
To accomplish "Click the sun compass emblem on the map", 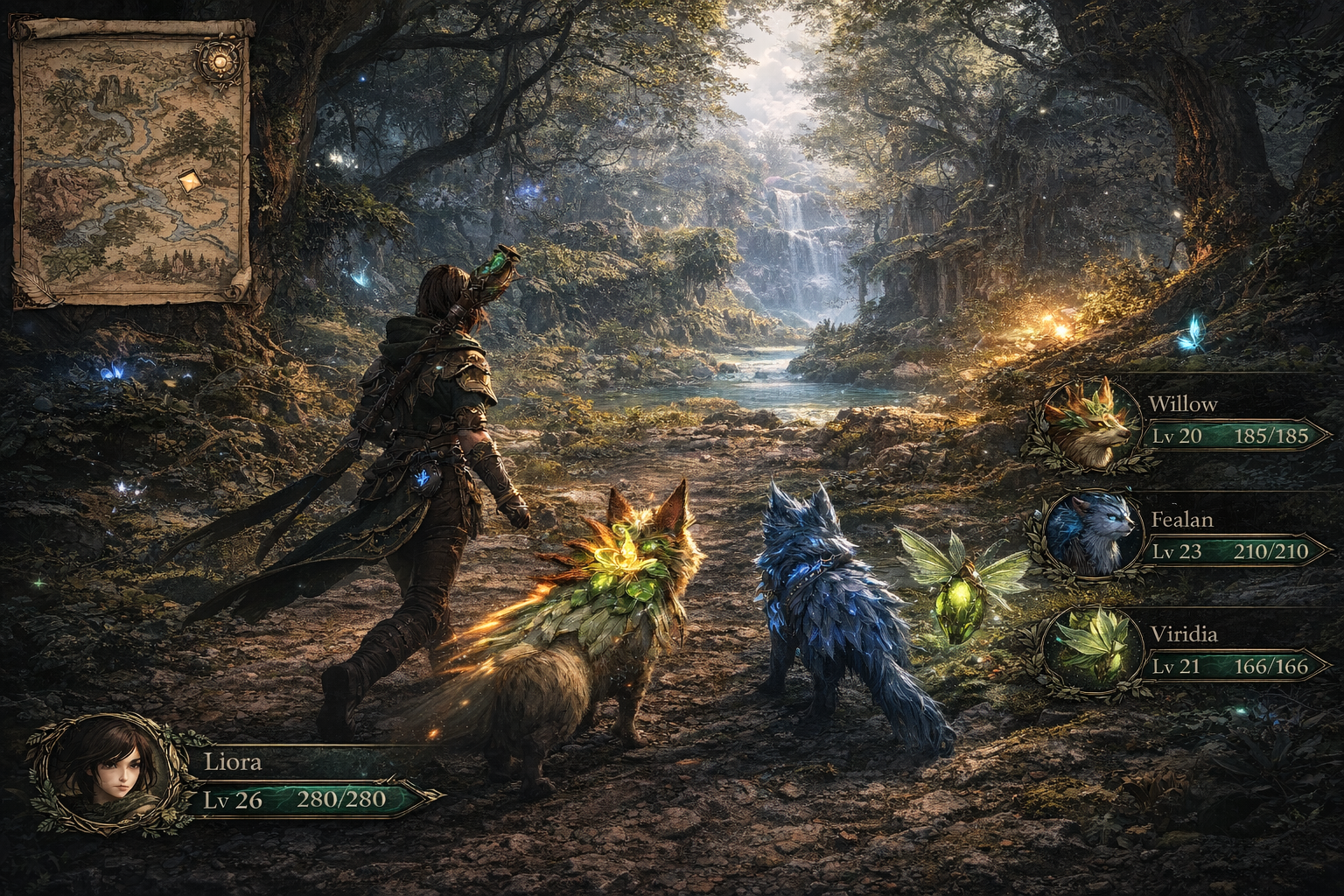I will click(215, 60).
